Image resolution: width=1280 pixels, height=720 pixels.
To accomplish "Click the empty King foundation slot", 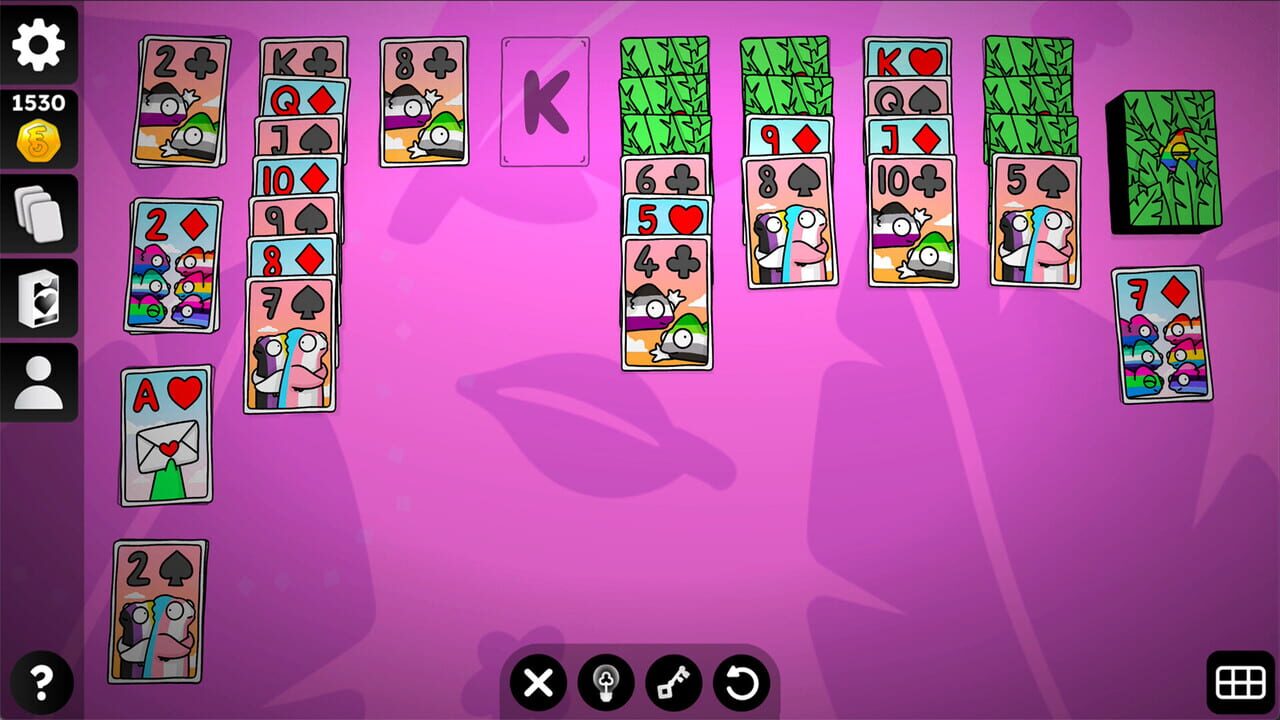I will 545,102.
